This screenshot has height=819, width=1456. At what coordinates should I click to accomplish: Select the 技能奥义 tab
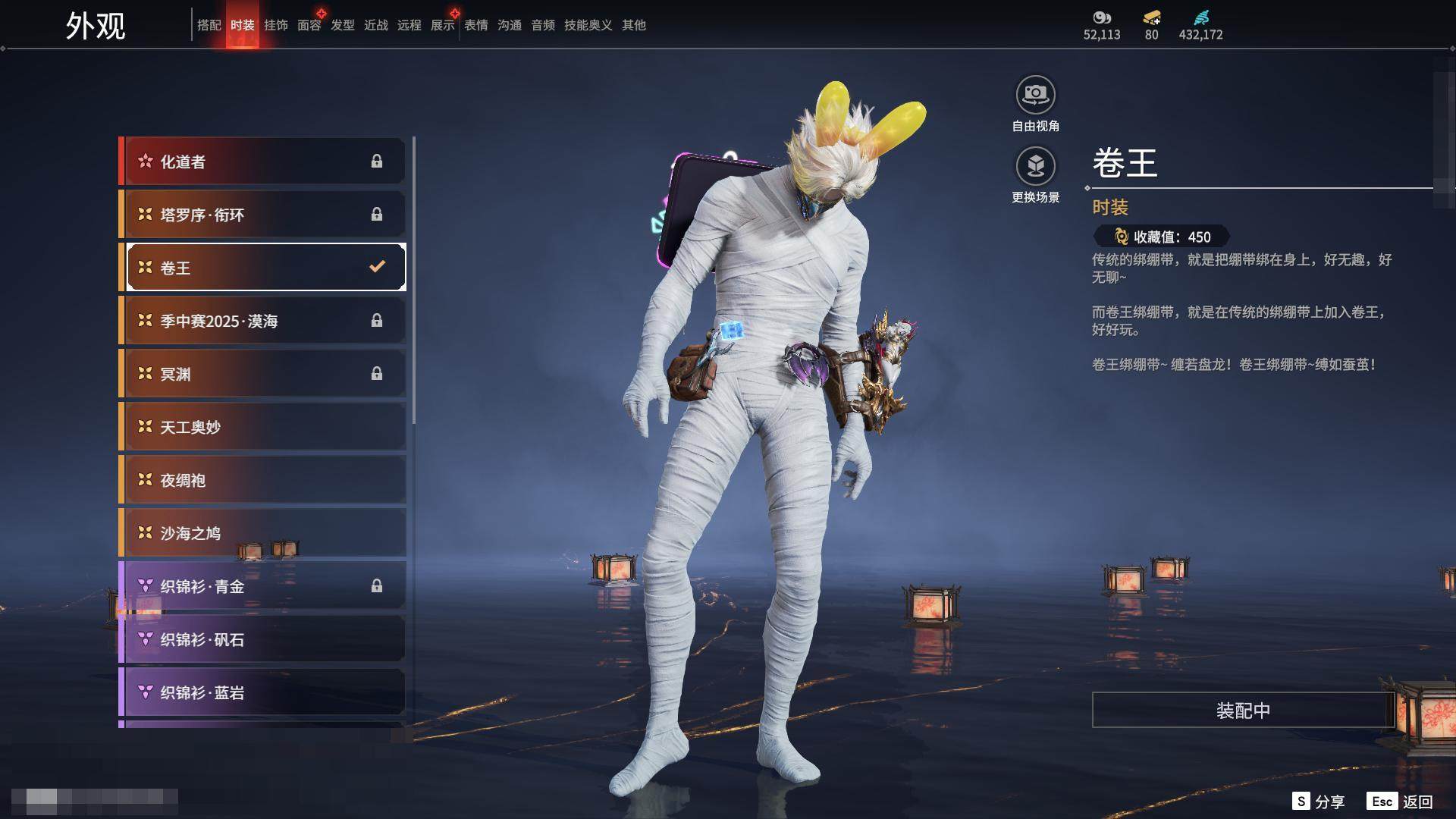pos(588,25)
